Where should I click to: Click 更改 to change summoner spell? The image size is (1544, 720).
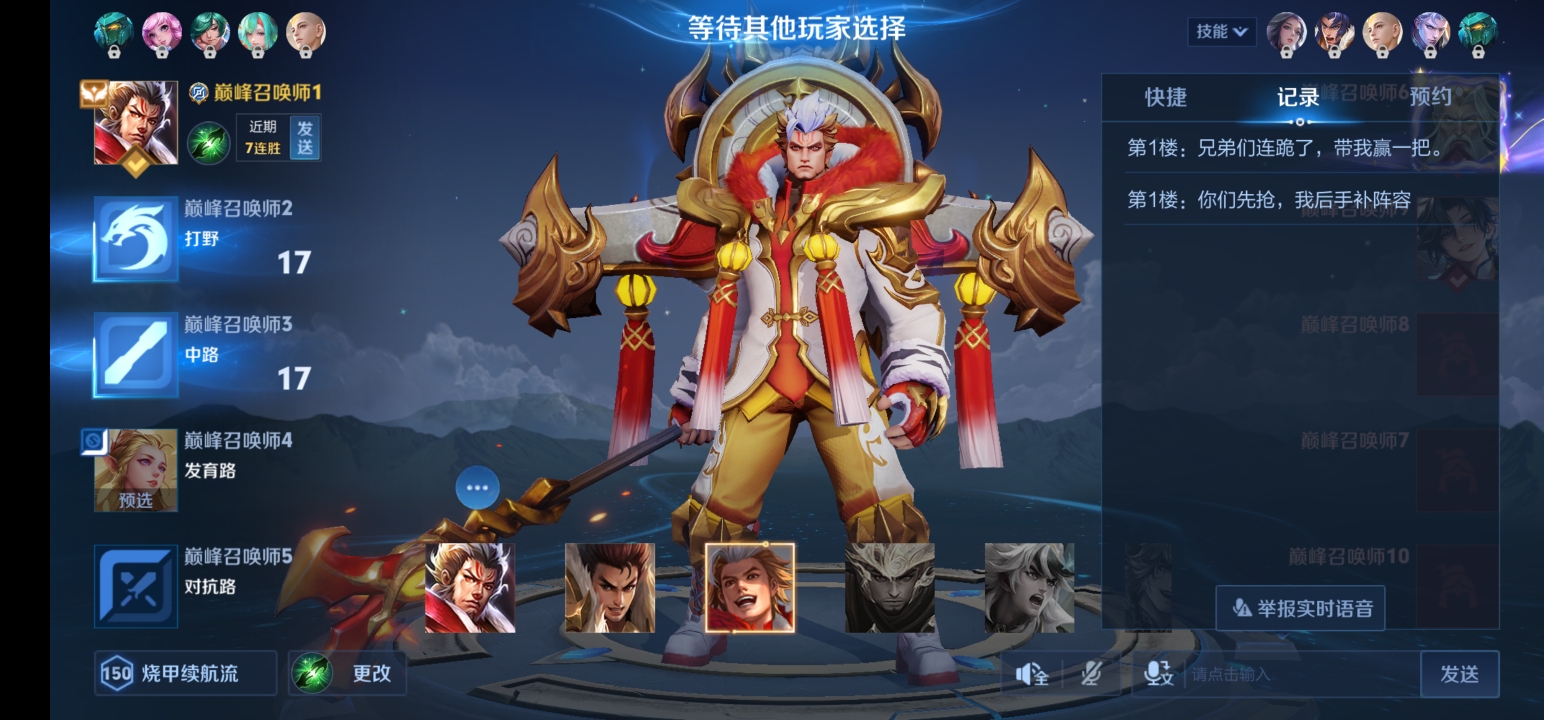(x=347, y=674)
